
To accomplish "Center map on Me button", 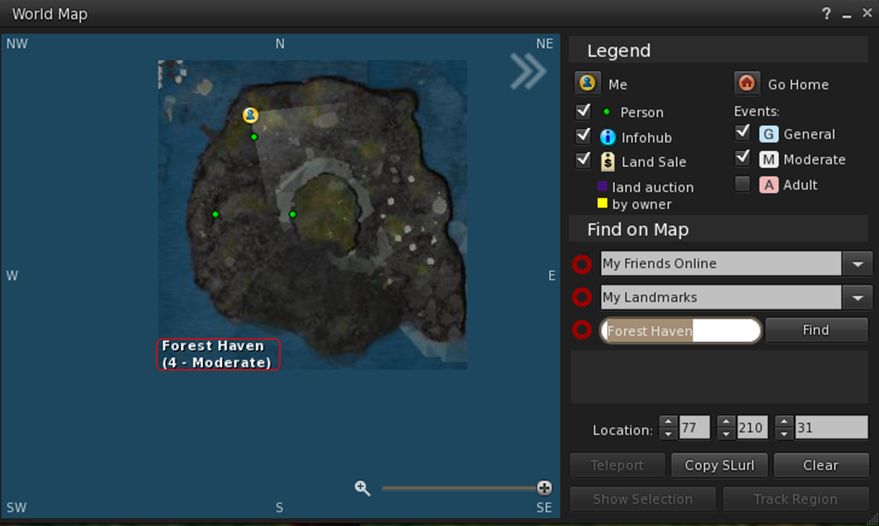I will coord(588,84).
